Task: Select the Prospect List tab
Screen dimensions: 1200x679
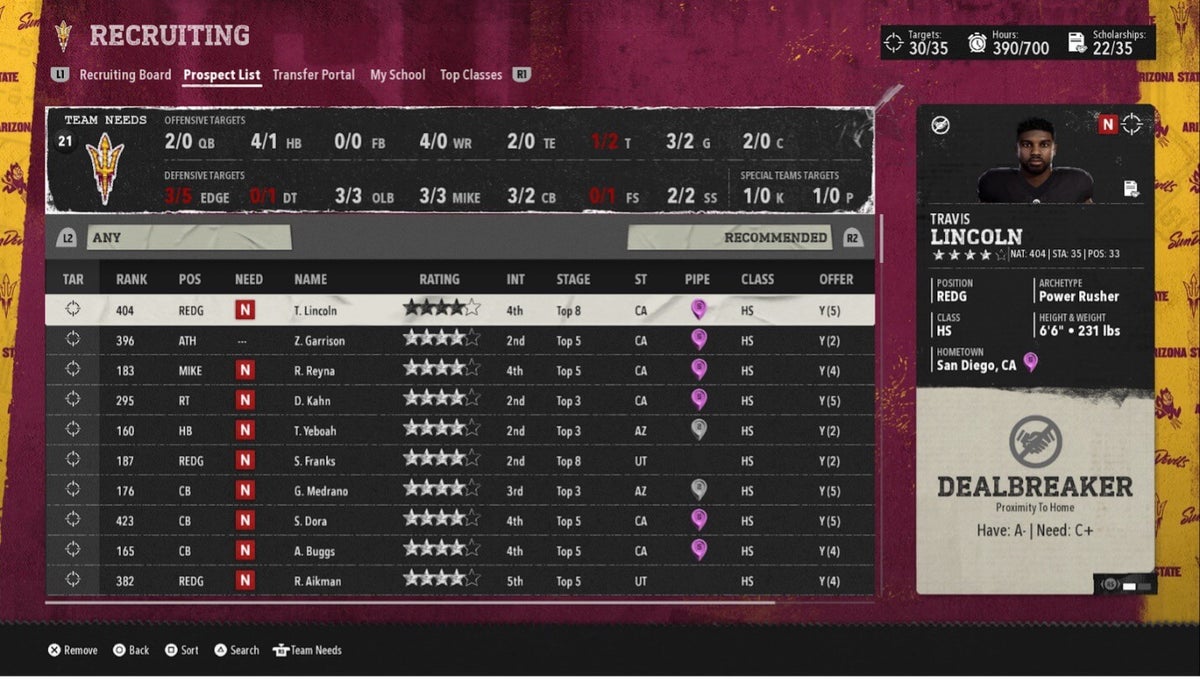Action: pyautogui.click(x=222, y=75)
